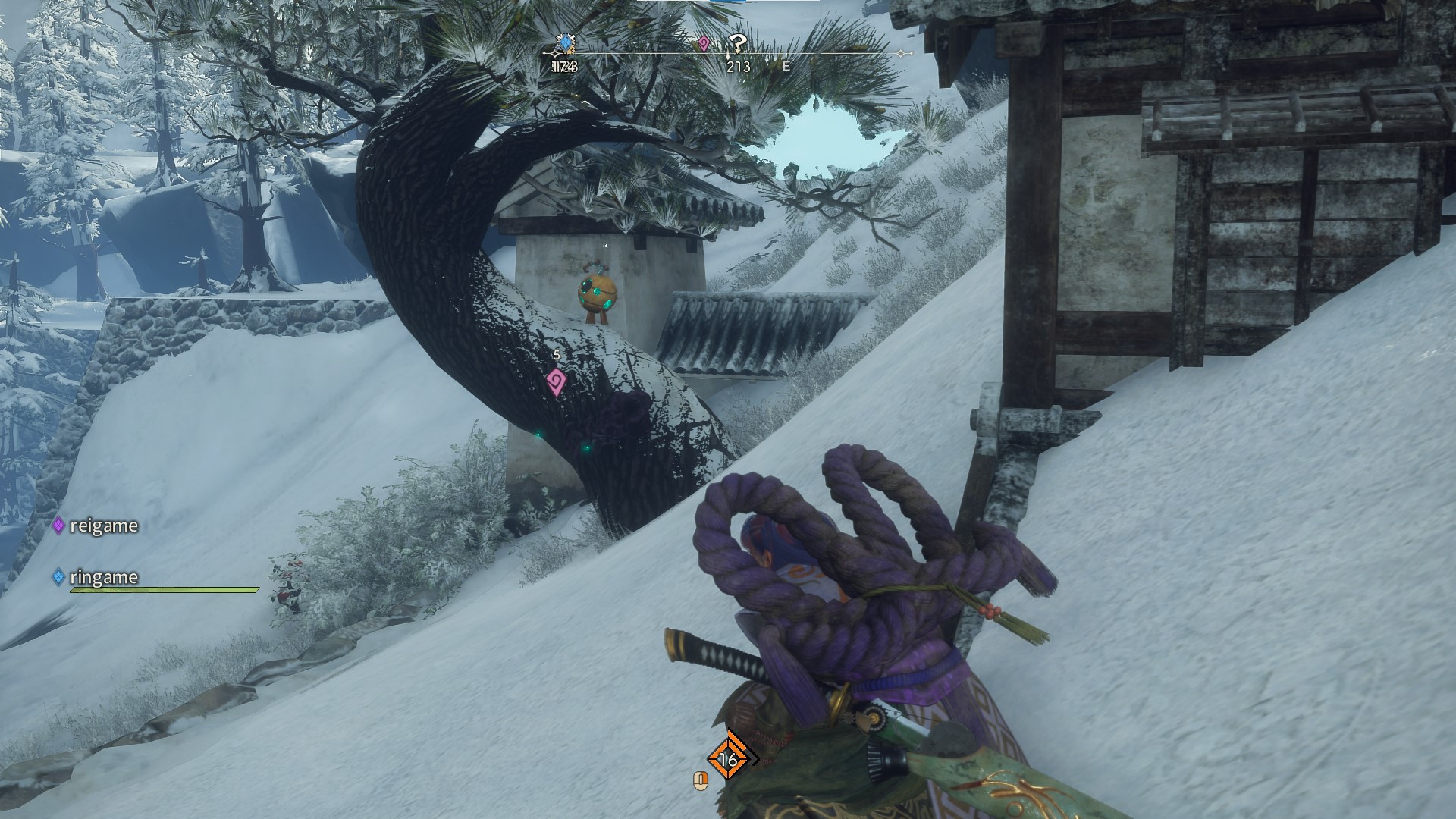Select the orange diamond item slot showing 16
Image resolution: width=1456 pixels, height=819 pixels.
728,758
